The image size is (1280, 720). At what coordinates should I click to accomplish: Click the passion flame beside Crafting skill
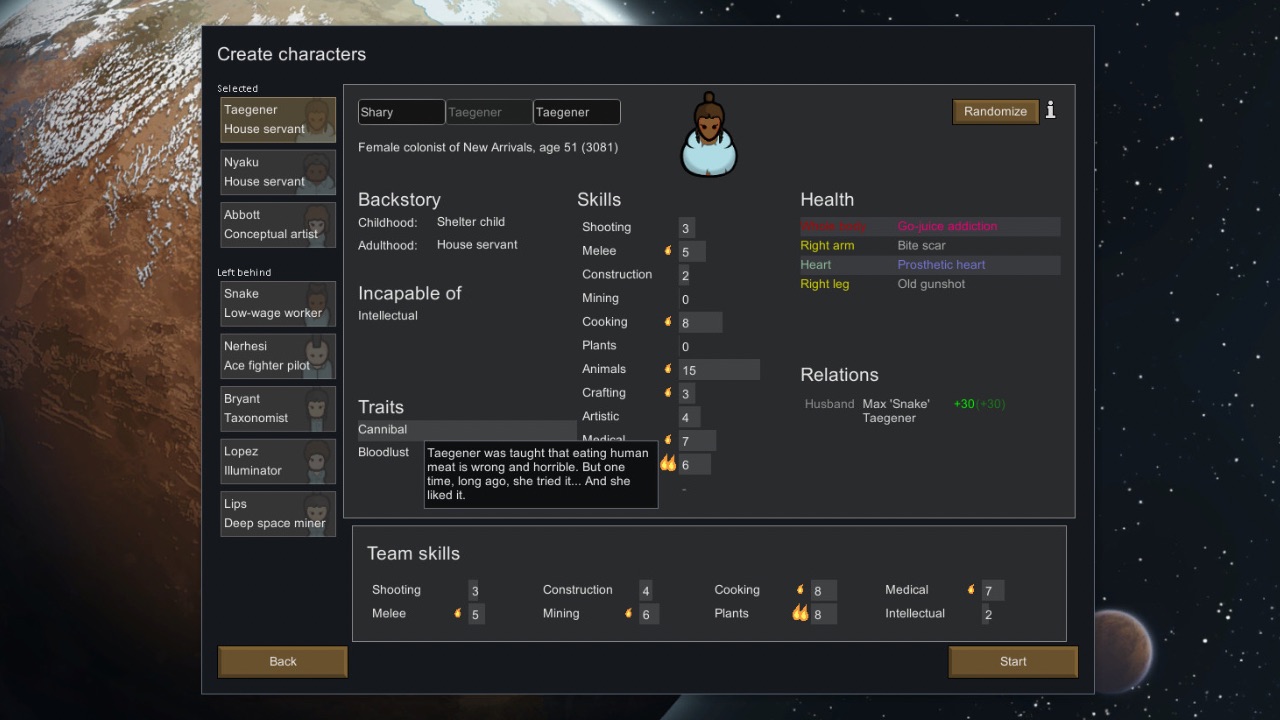pyautogui.click(x=668, y=393)
